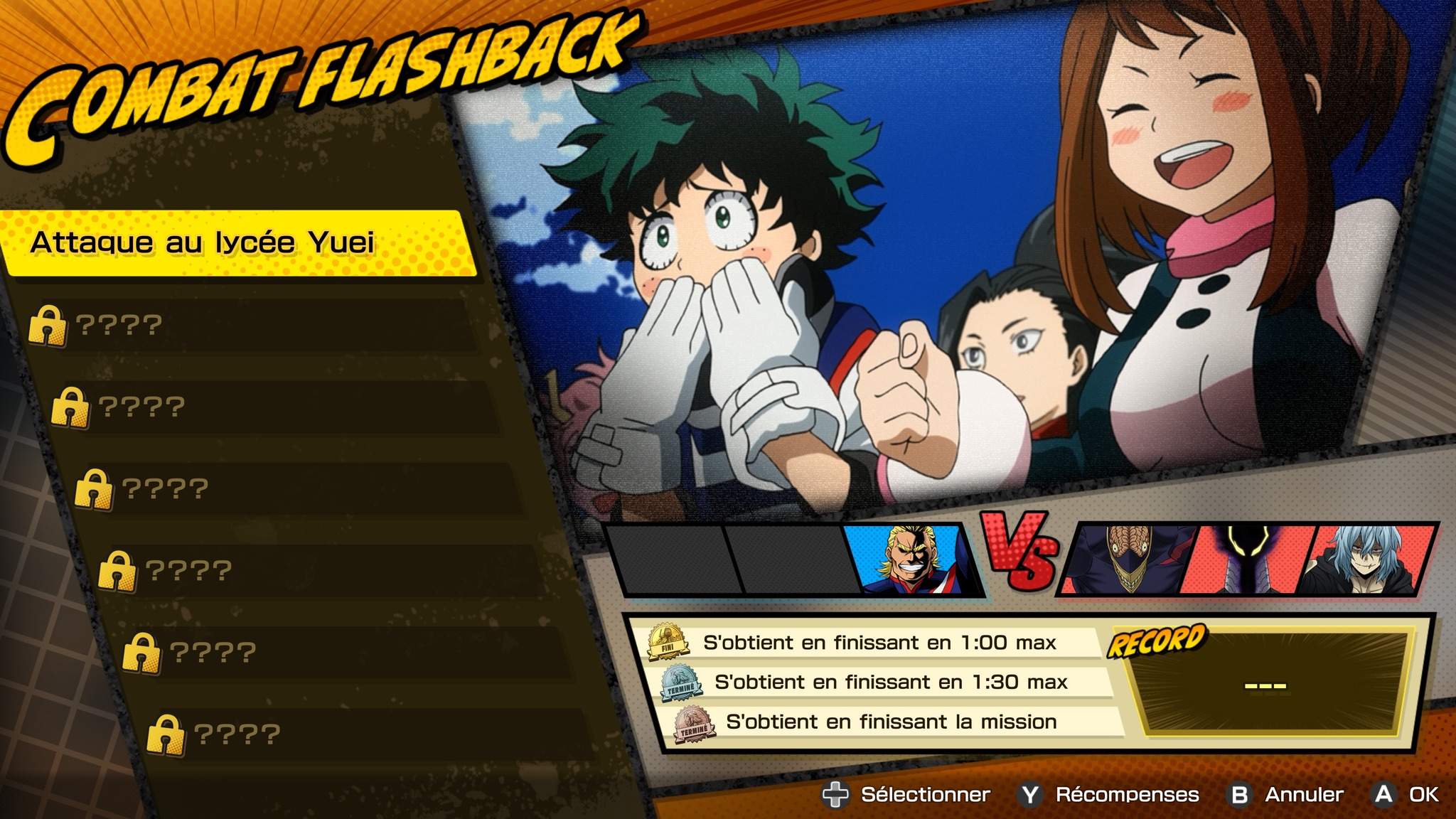View the Record time panel
This screenshot has height=819, width=1456.
(1265, 684)
